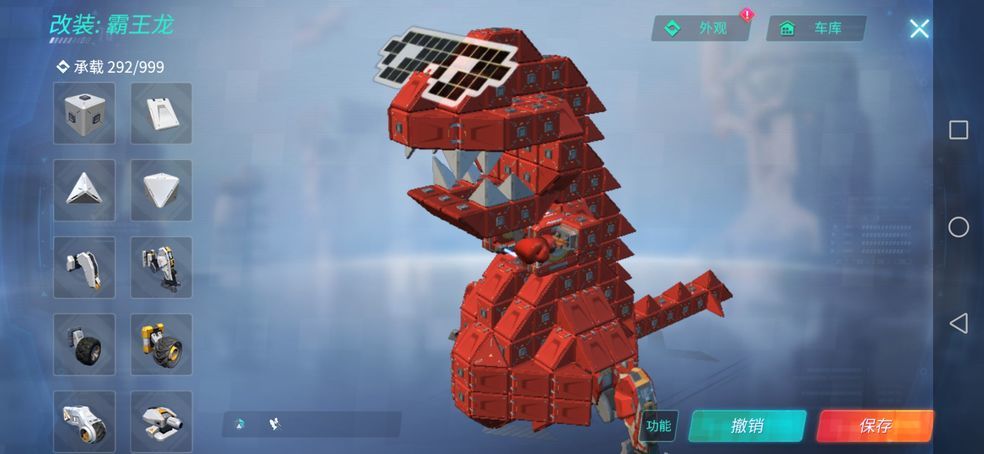Undo the last change with 撤销

[x=747, y=425]
